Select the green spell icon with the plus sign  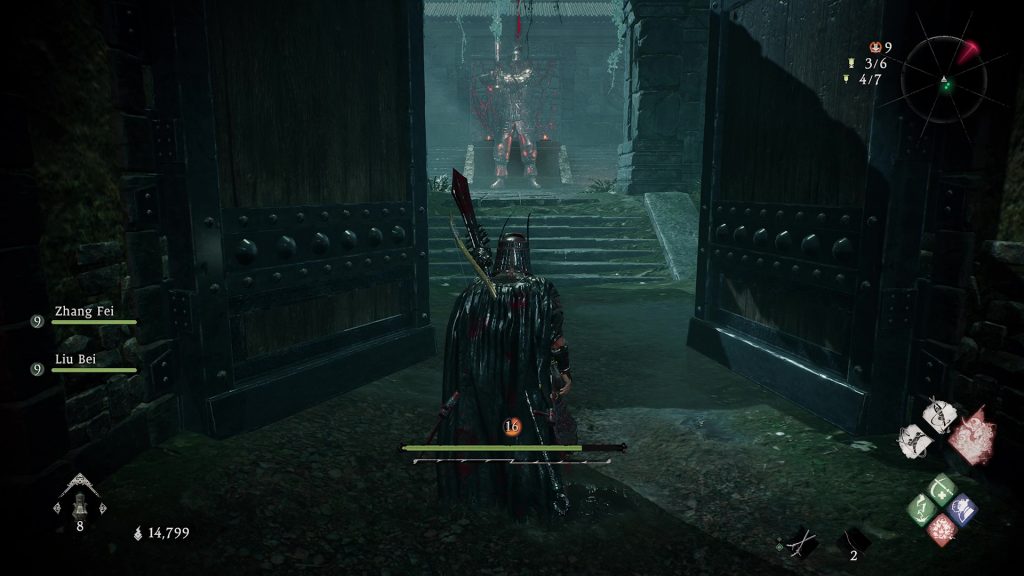point(942,490)
